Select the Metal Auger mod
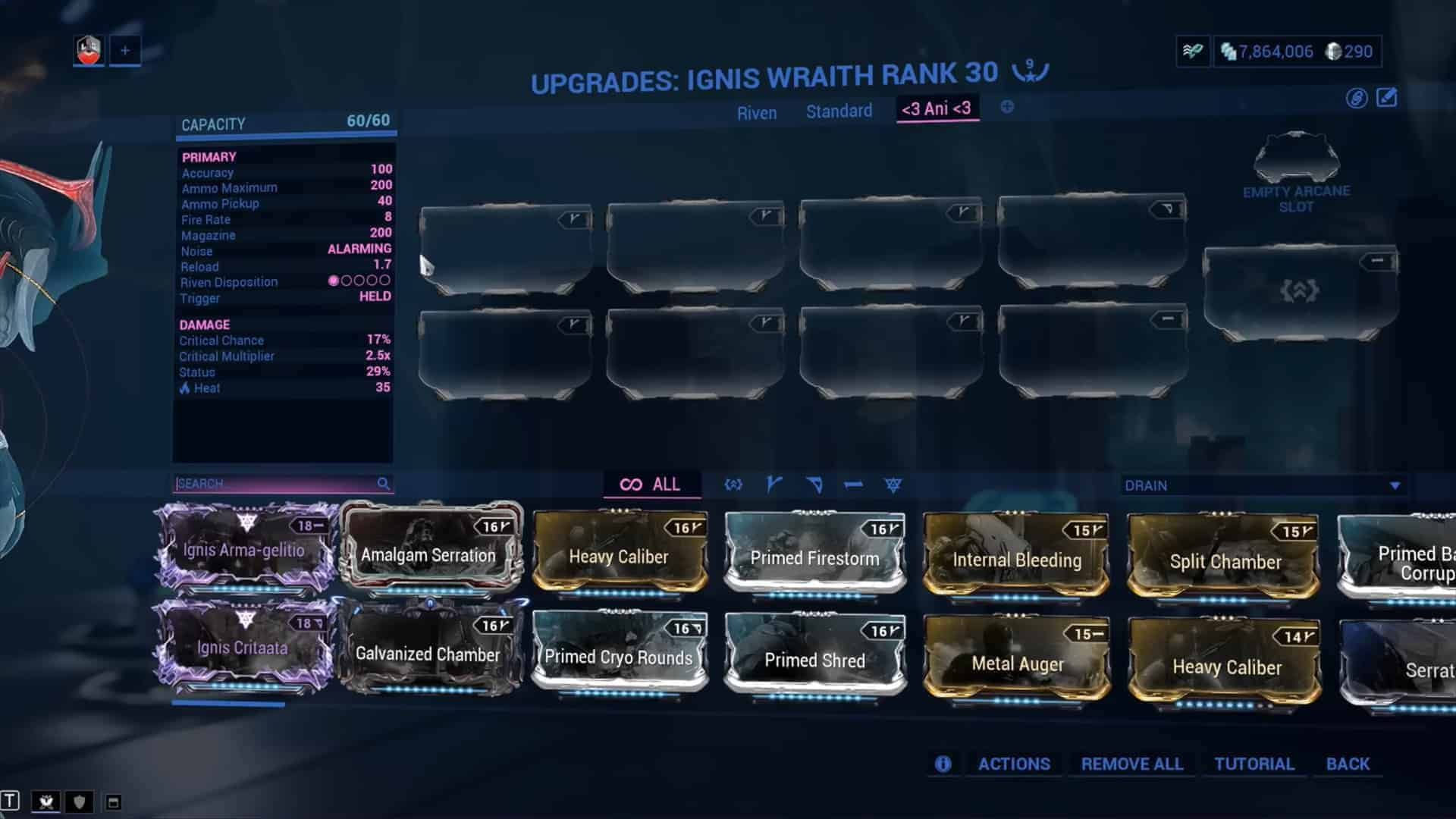 [1017, 664]
